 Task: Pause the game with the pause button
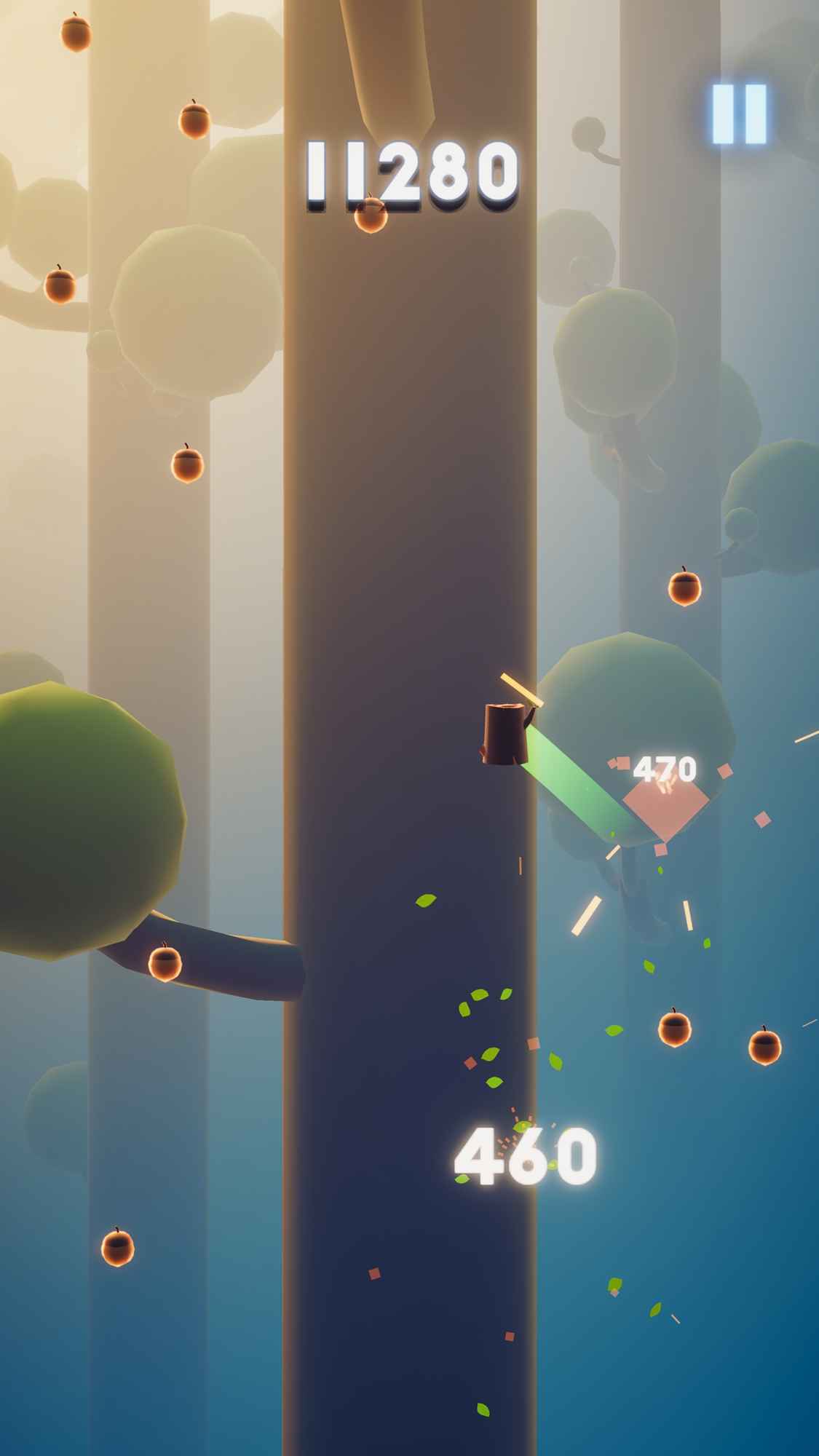click(739, 114)
